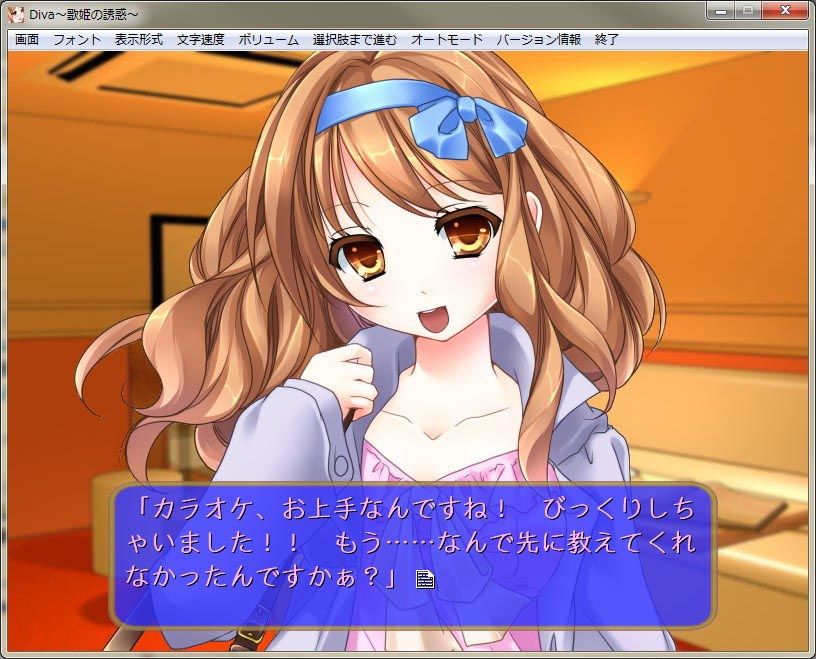Image resolution: width=816 pixels, height=659 pixels.
Task: Toggle オートモード from the menu bar
Action: pyautogui.click(x=447, y=40)
